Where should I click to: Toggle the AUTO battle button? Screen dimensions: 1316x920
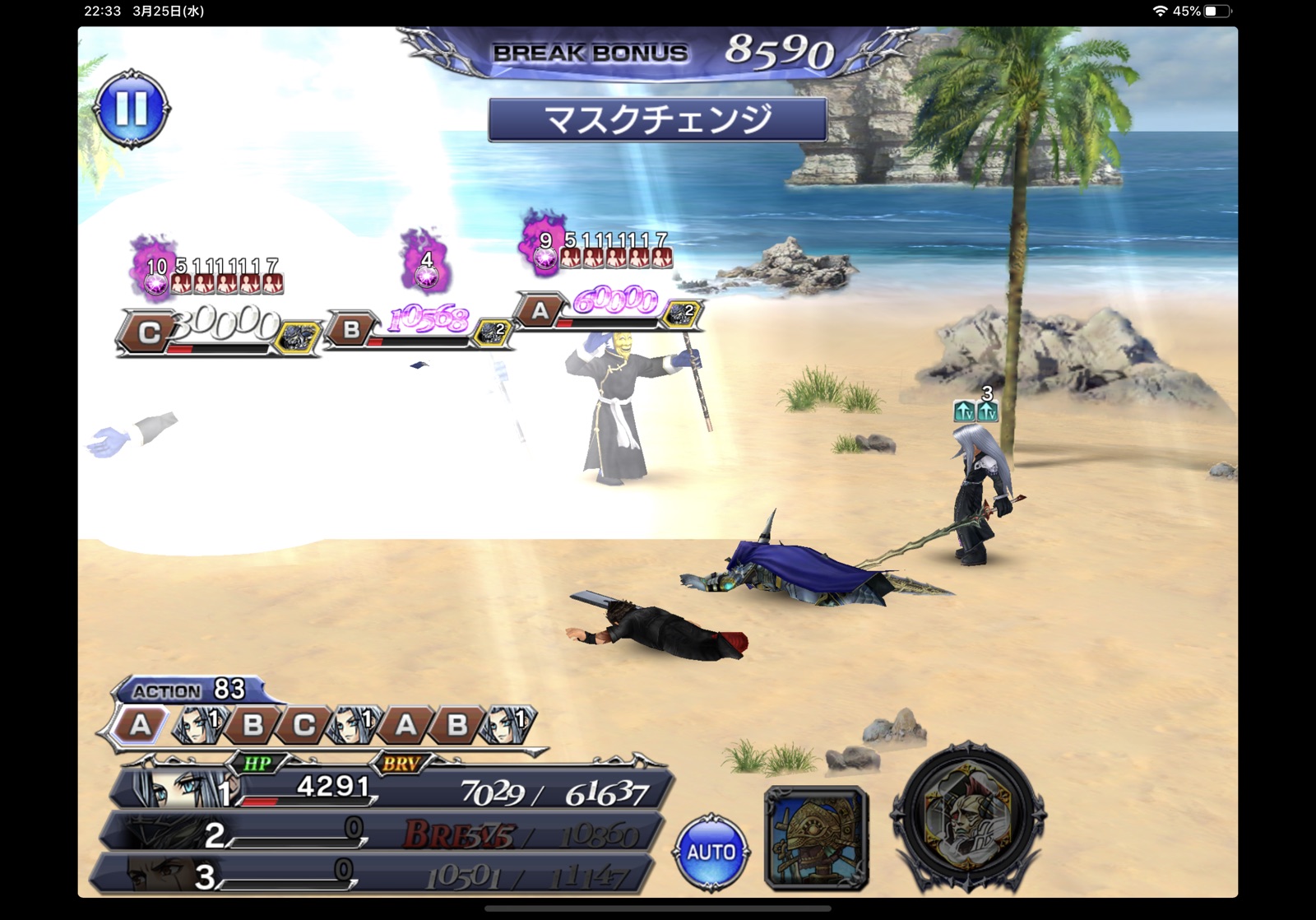(x=711, y=852)
